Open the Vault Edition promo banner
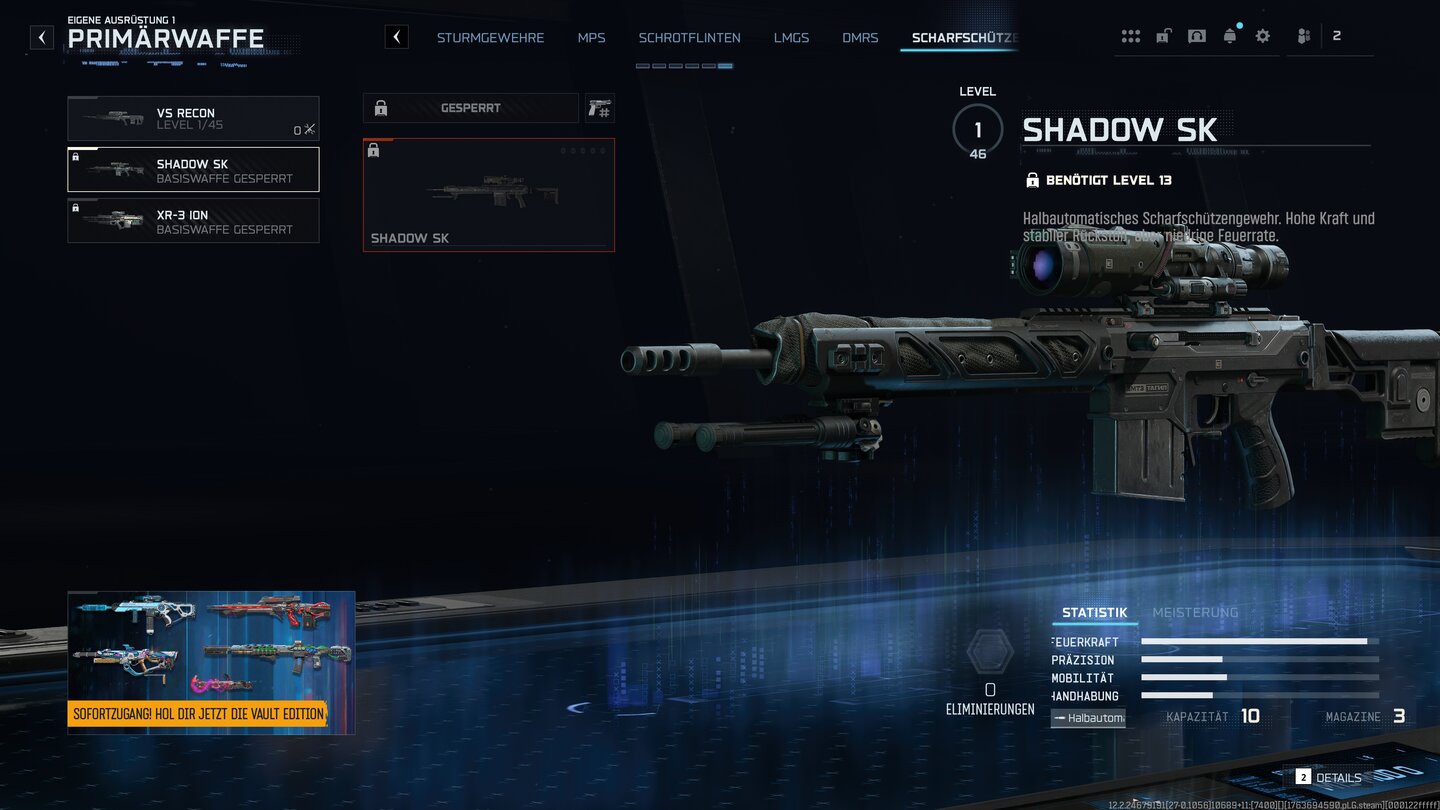This screenshot has width=1440, height=810. point(211,663)
